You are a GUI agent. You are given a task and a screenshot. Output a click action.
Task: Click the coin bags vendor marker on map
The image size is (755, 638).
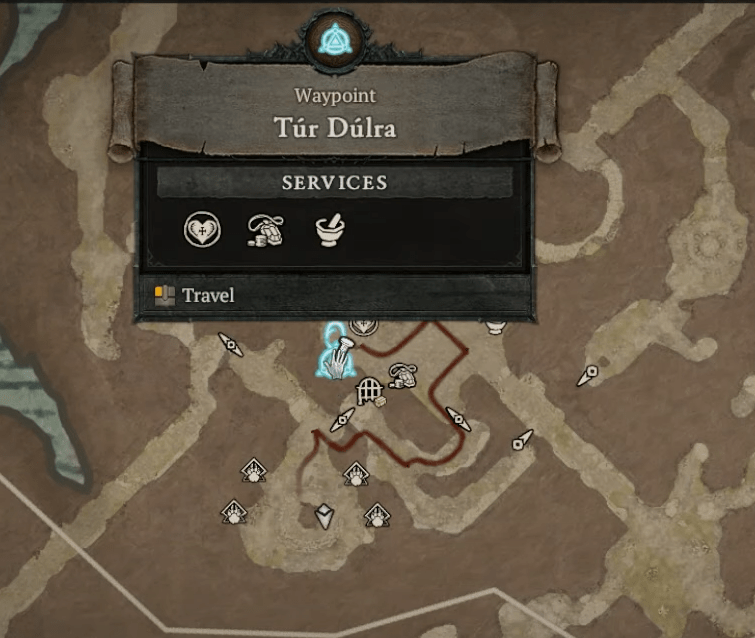coord(403,375)
